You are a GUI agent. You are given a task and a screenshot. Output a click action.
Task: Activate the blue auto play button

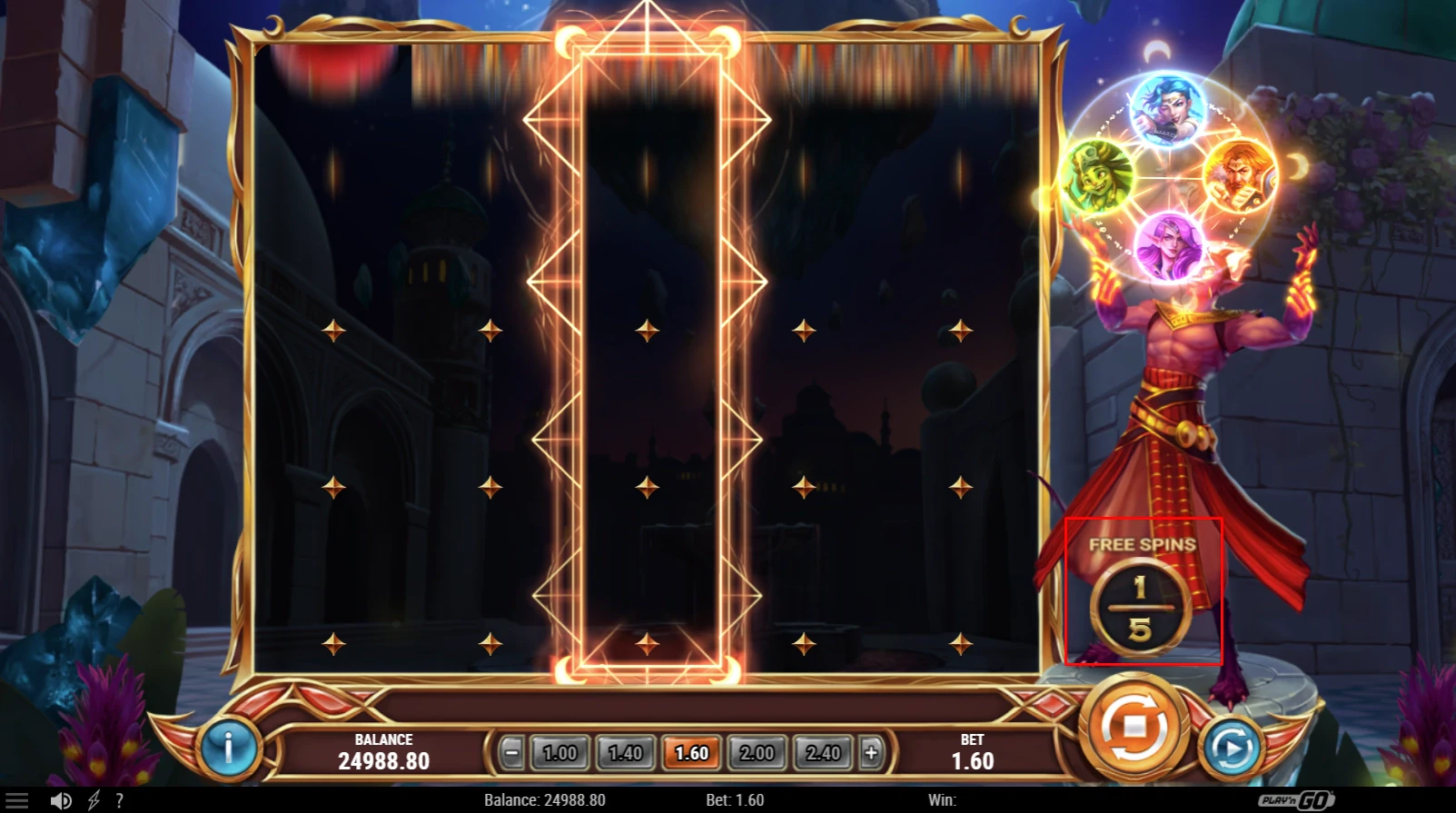[1232, 748]
